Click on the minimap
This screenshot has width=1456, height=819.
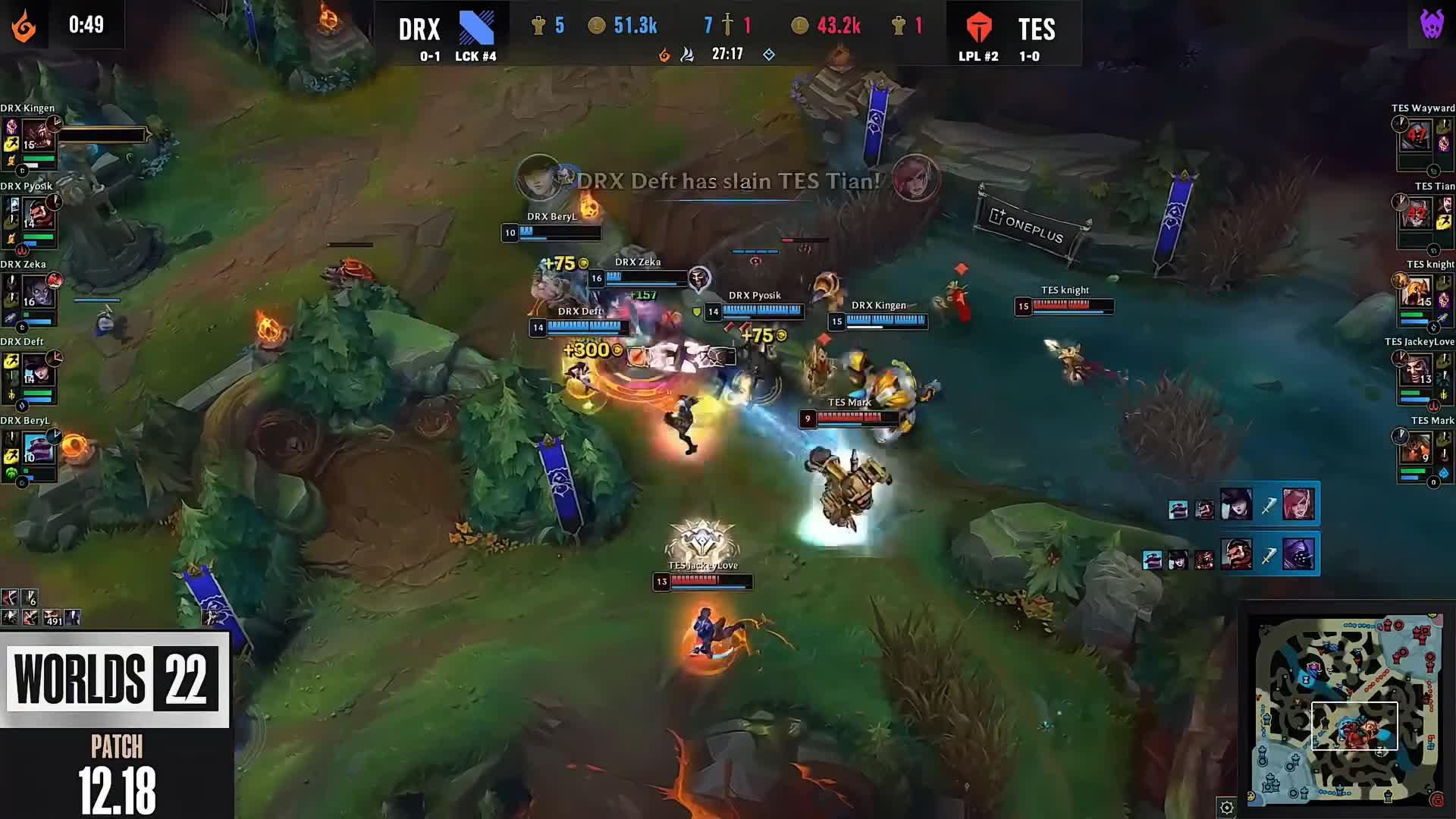click(1348, 709)
